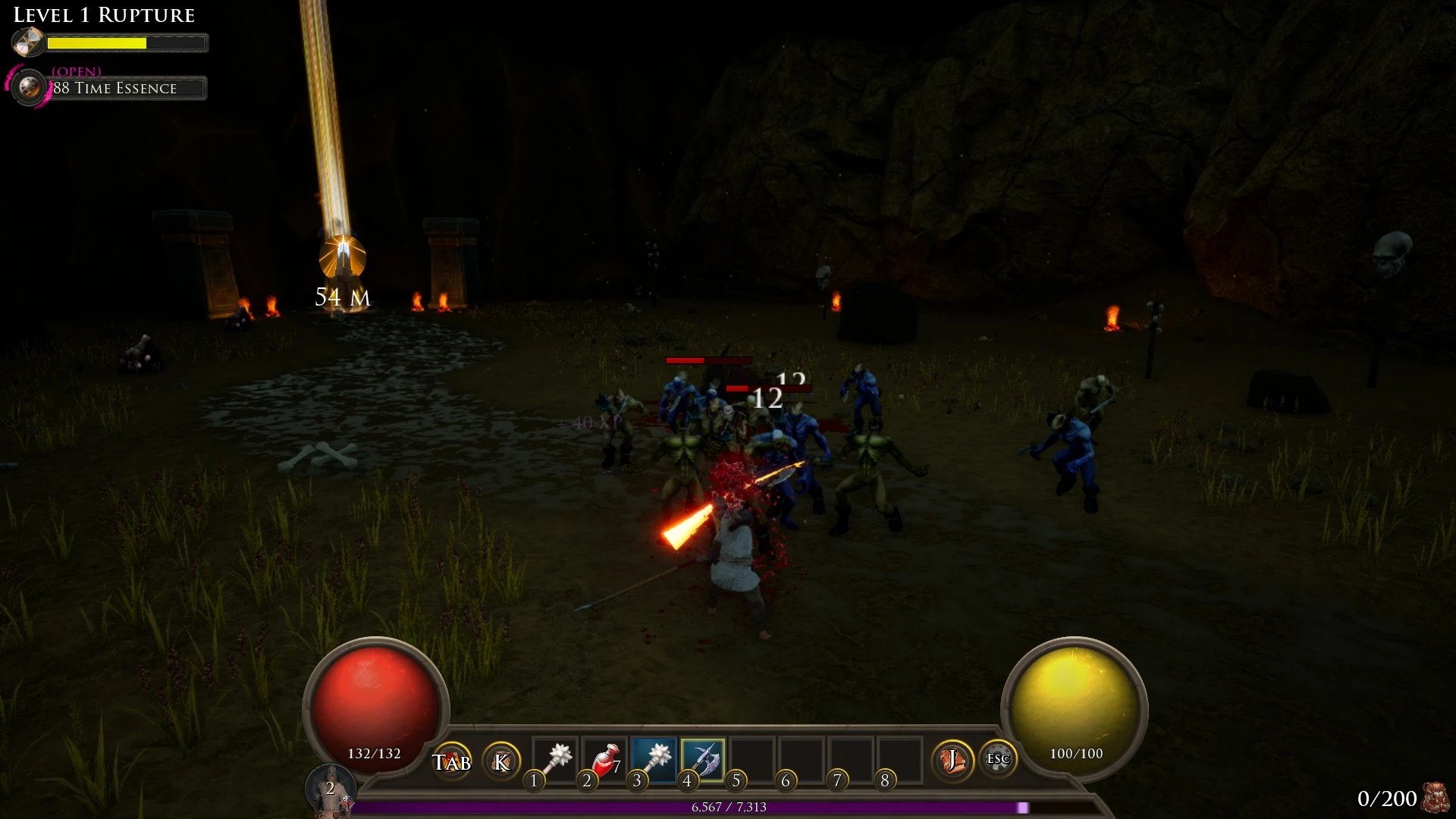Activate the blue-backed mace skill in slot 3
This screenshot has height=819, width=1456.
click(x=654, y=758)
